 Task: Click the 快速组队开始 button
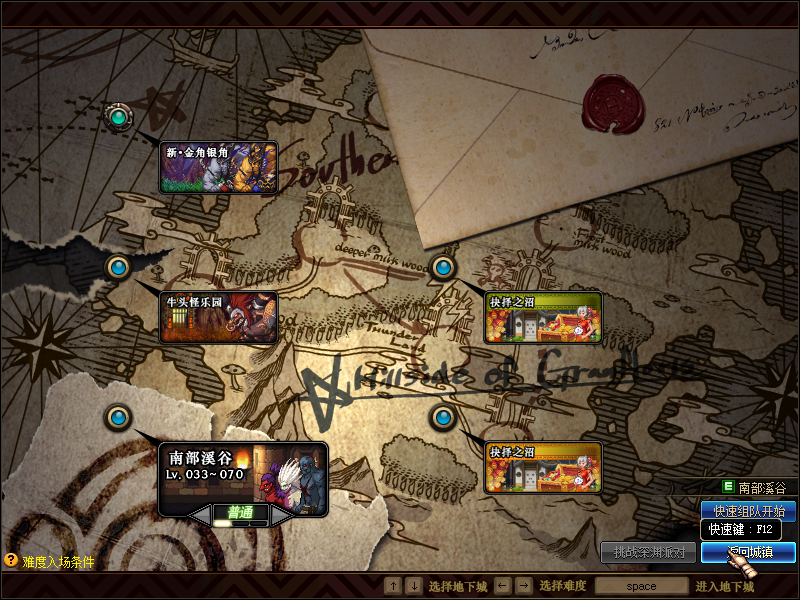coord(748,511)
